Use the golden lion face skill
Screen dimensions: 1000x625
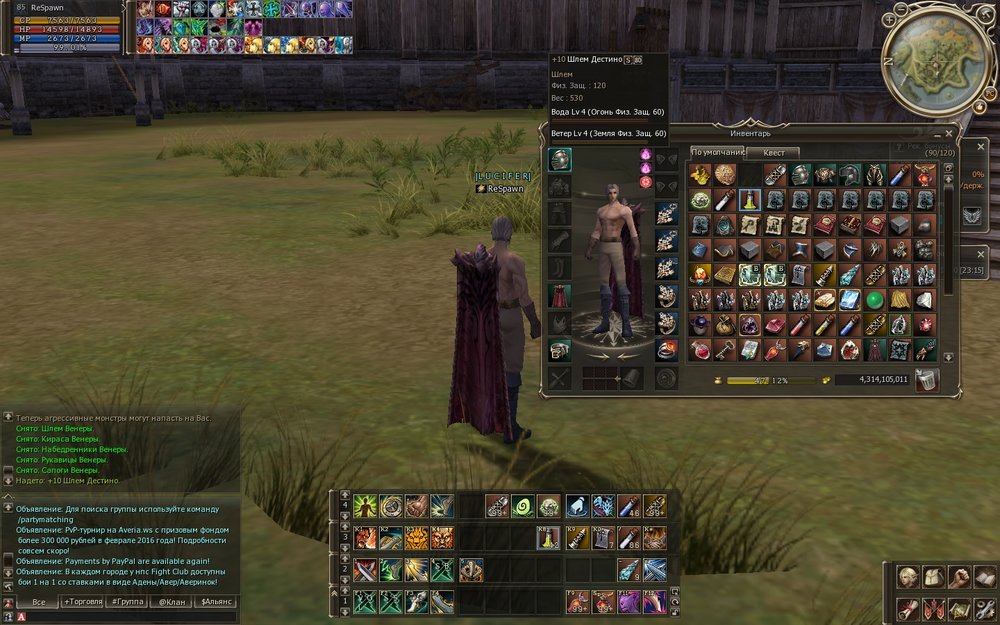tap(416, 538)
